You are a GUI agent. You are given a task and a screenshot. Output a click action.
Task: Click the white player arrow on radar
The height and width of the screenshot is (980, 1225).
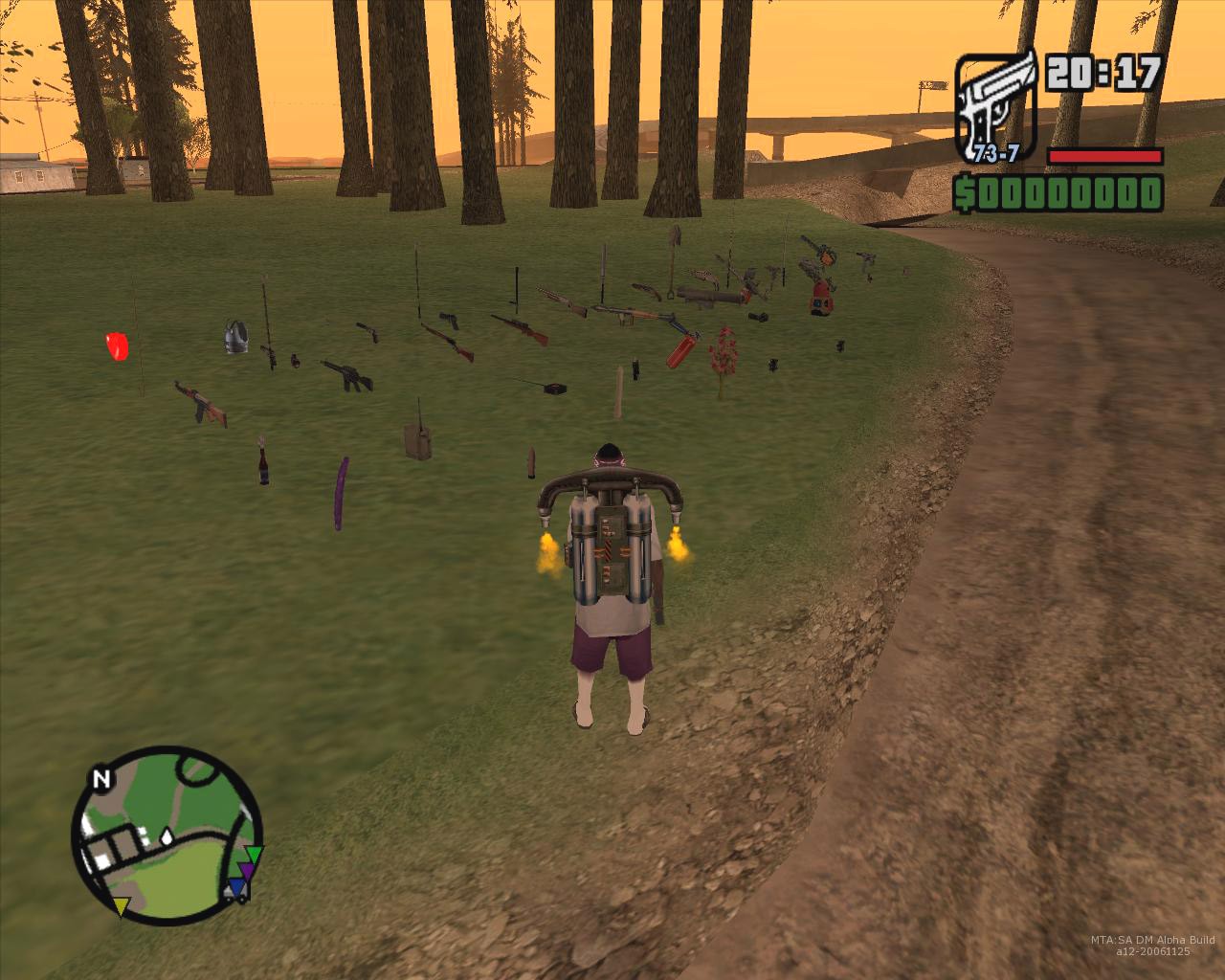167,835
